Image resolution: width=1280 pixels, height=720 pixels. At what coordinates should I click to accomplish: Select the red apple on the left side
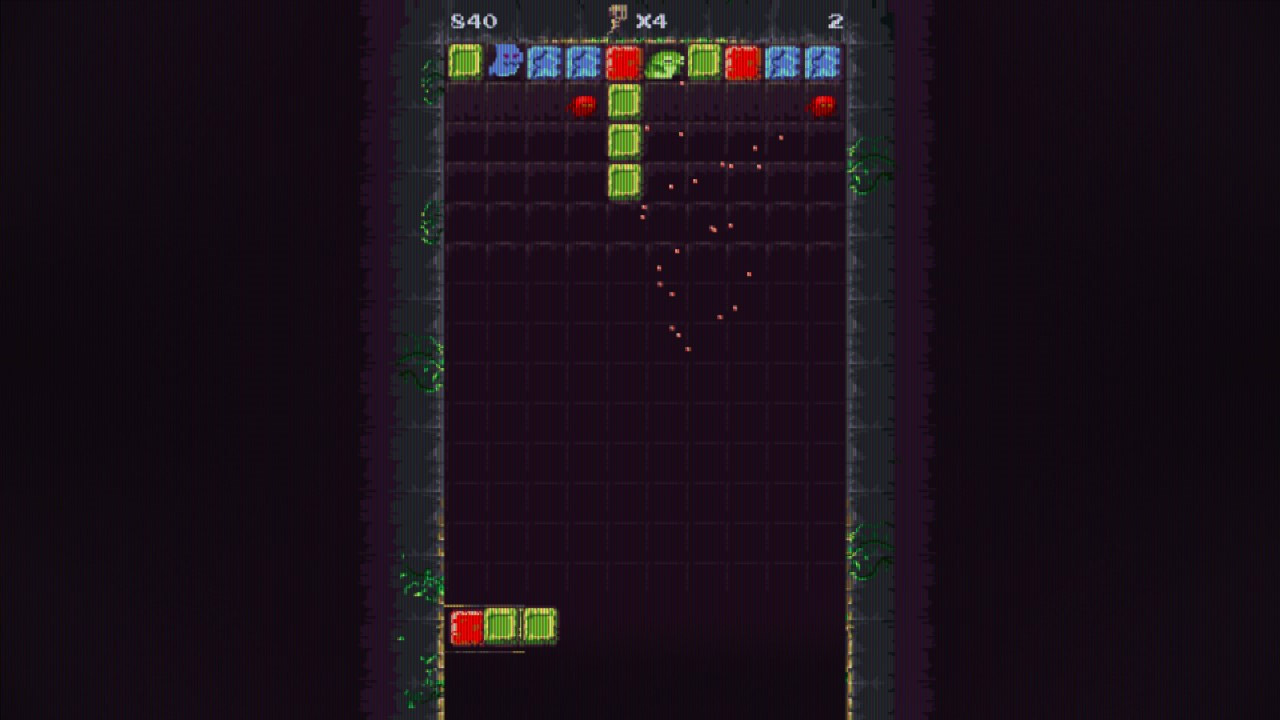click(x=583, y=103)
